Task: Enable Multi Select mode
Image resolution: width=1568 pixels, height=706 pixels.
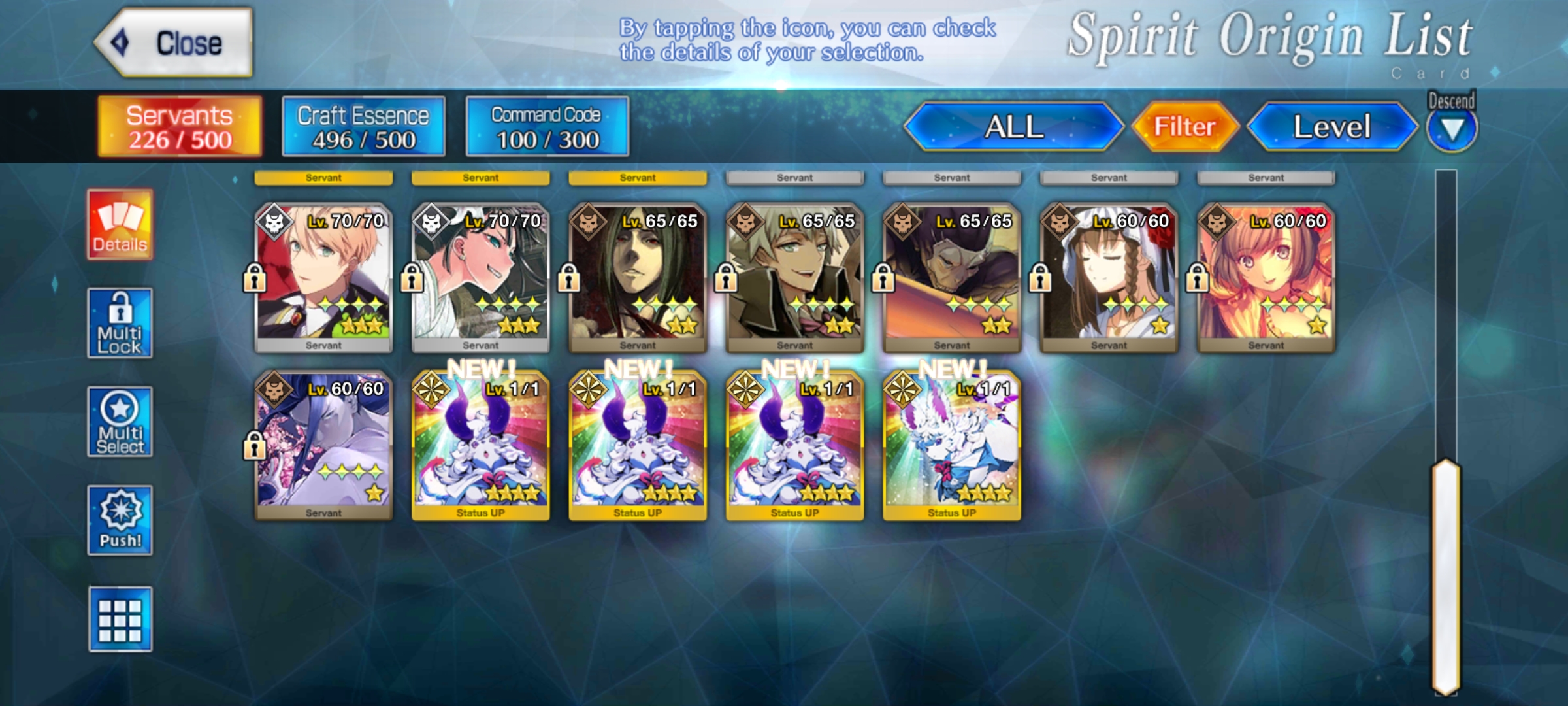Action: click(120, 422)
